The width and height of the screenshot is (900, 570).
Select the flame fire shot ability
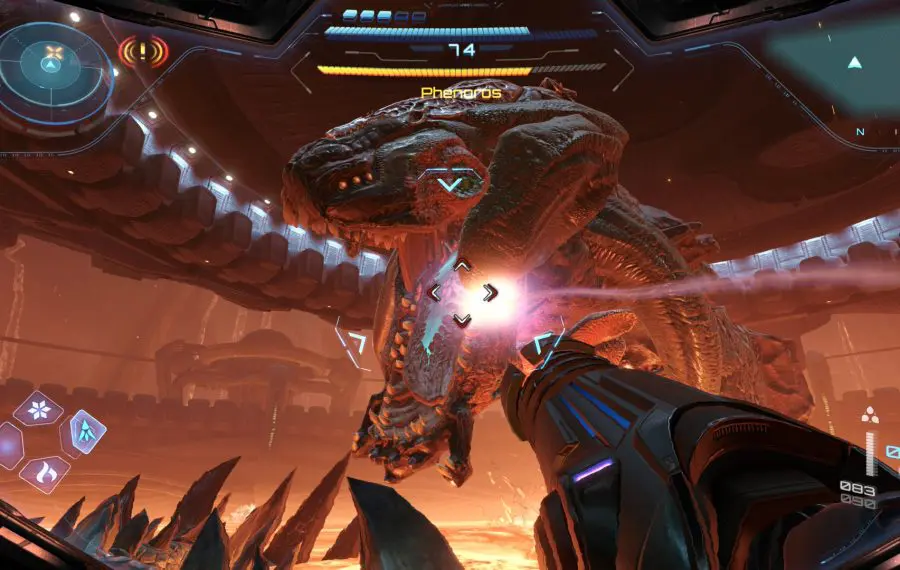pyautogui.click(x=43, y=473)
